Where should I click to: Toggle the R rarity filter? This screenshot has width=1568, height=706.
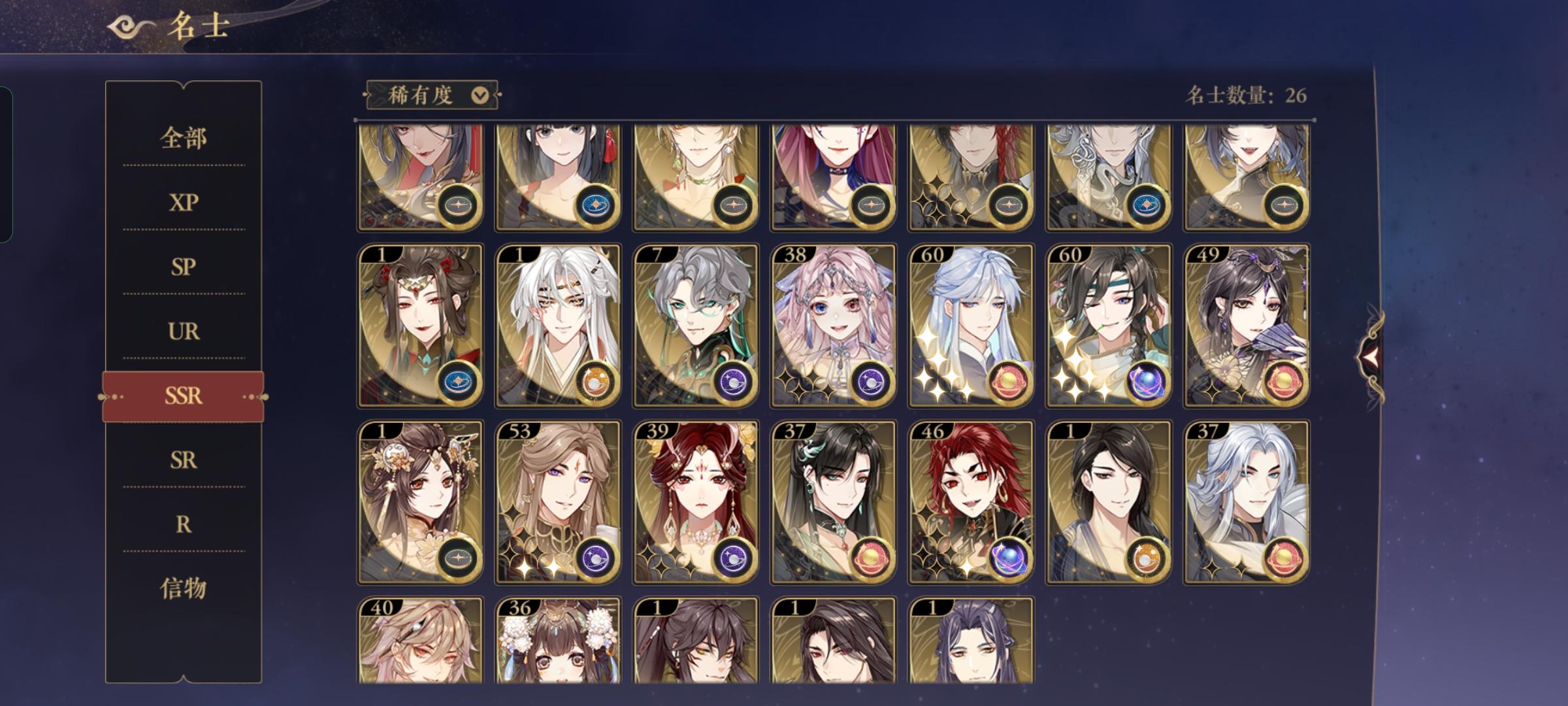coord(184,525)
